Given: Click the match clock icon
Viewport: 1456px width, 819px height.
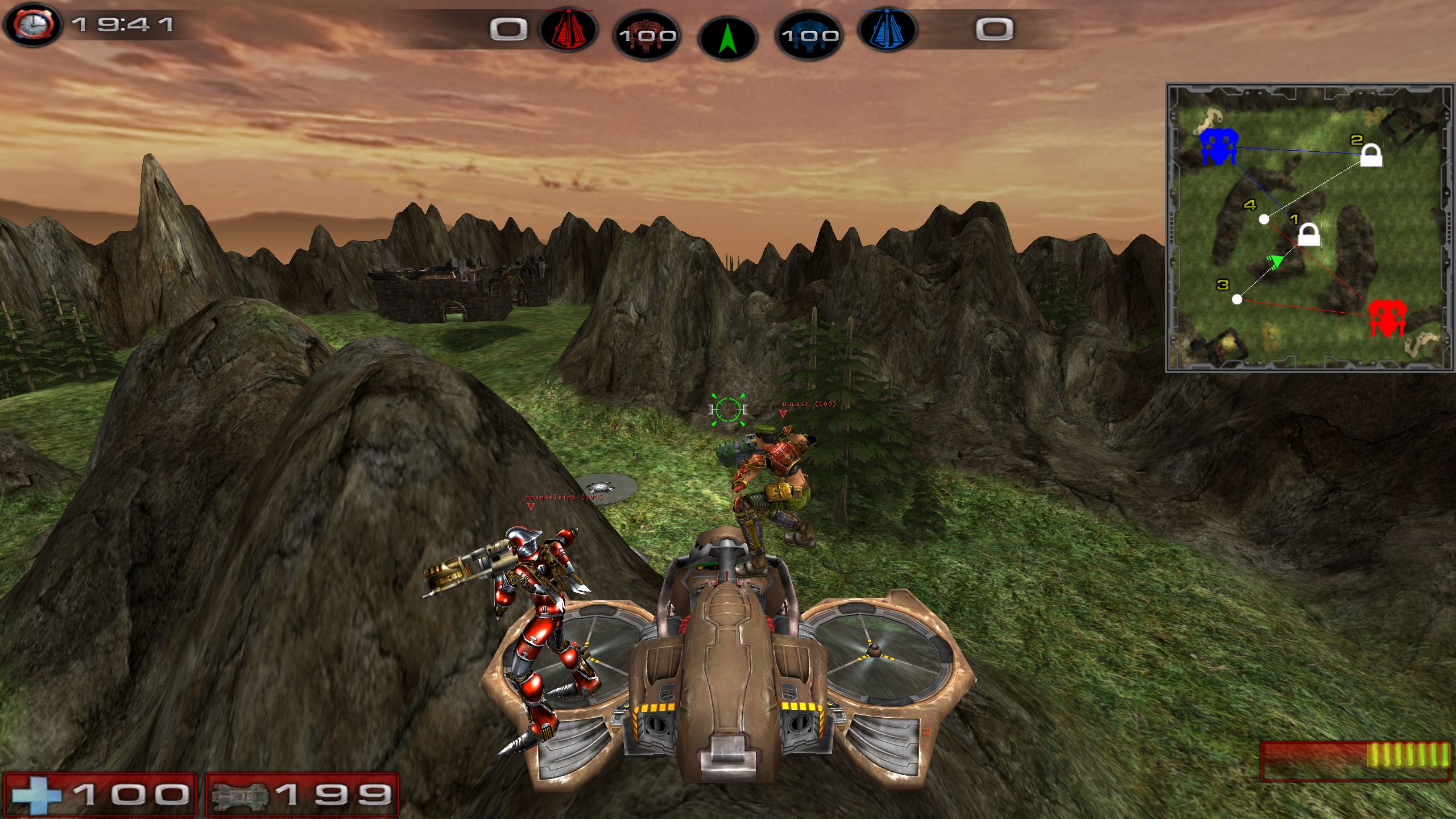Looking at the screenshot, I should coord(32,25).
